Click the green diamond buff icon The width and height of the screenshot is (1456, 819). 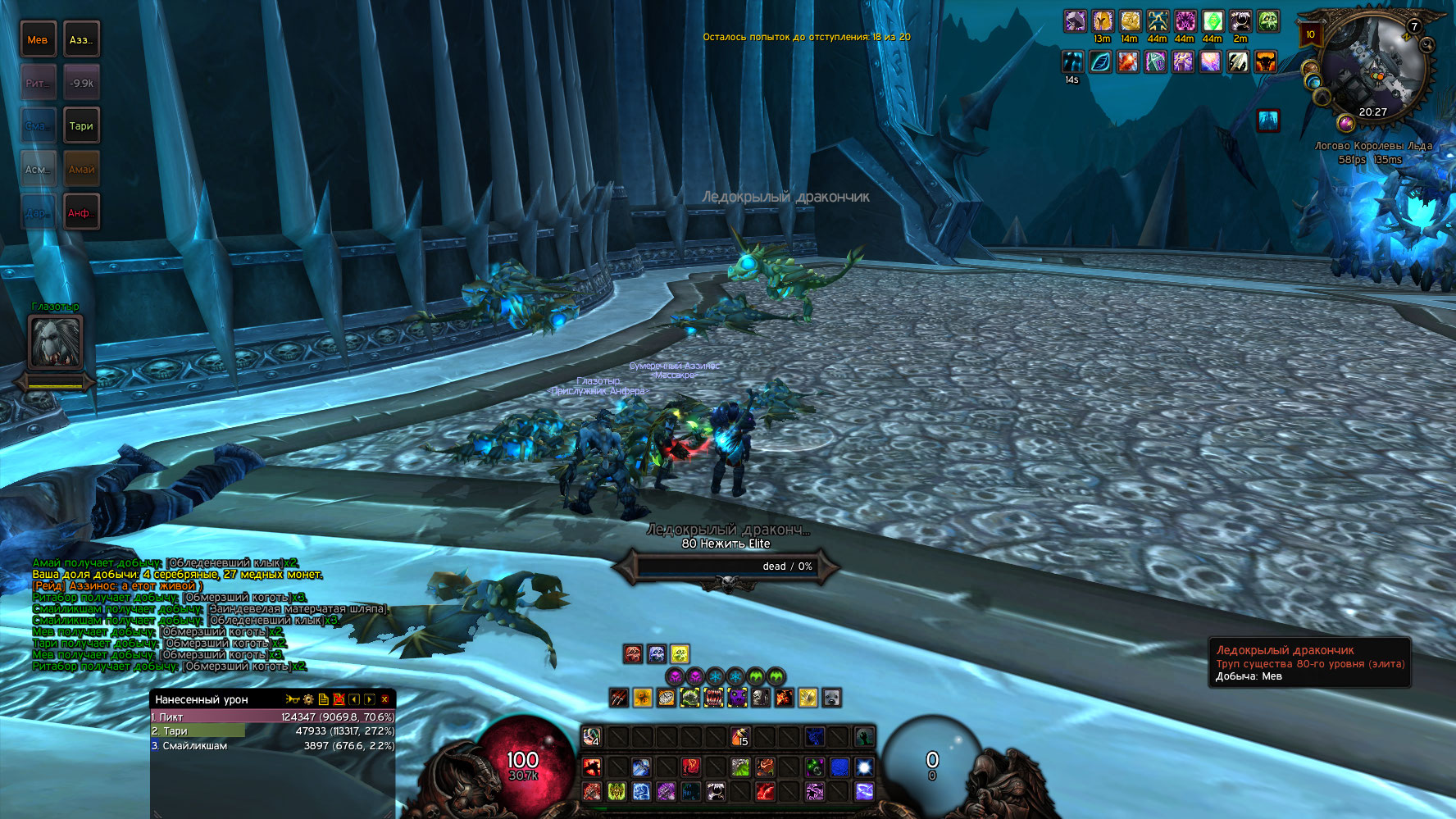click(1213, 21)
